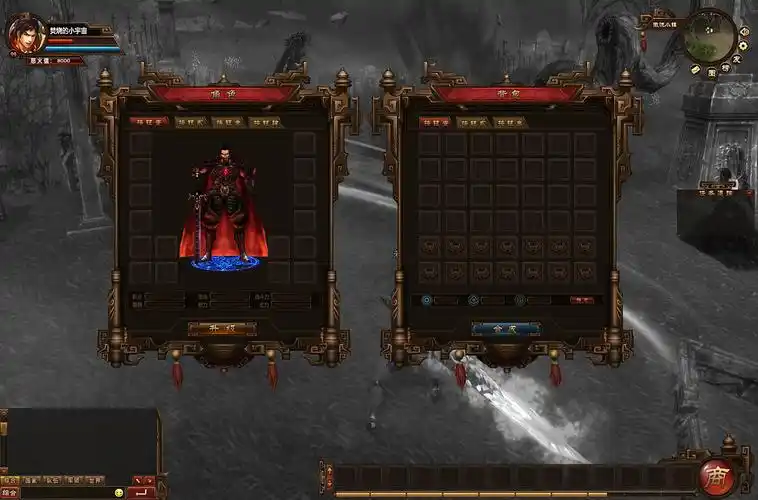Viewport: 758px width, 500px height.
Task: Click the small red button in bag currency row
Action: [x=581, y=299]
